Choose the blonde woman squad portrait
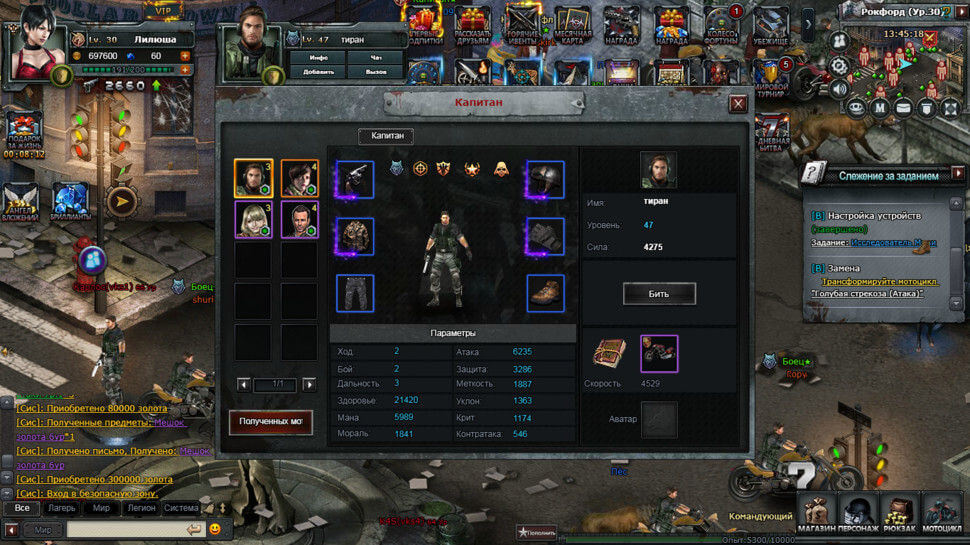Image resolution: width=970 pixels, height=545 pixels. (253, 220)
